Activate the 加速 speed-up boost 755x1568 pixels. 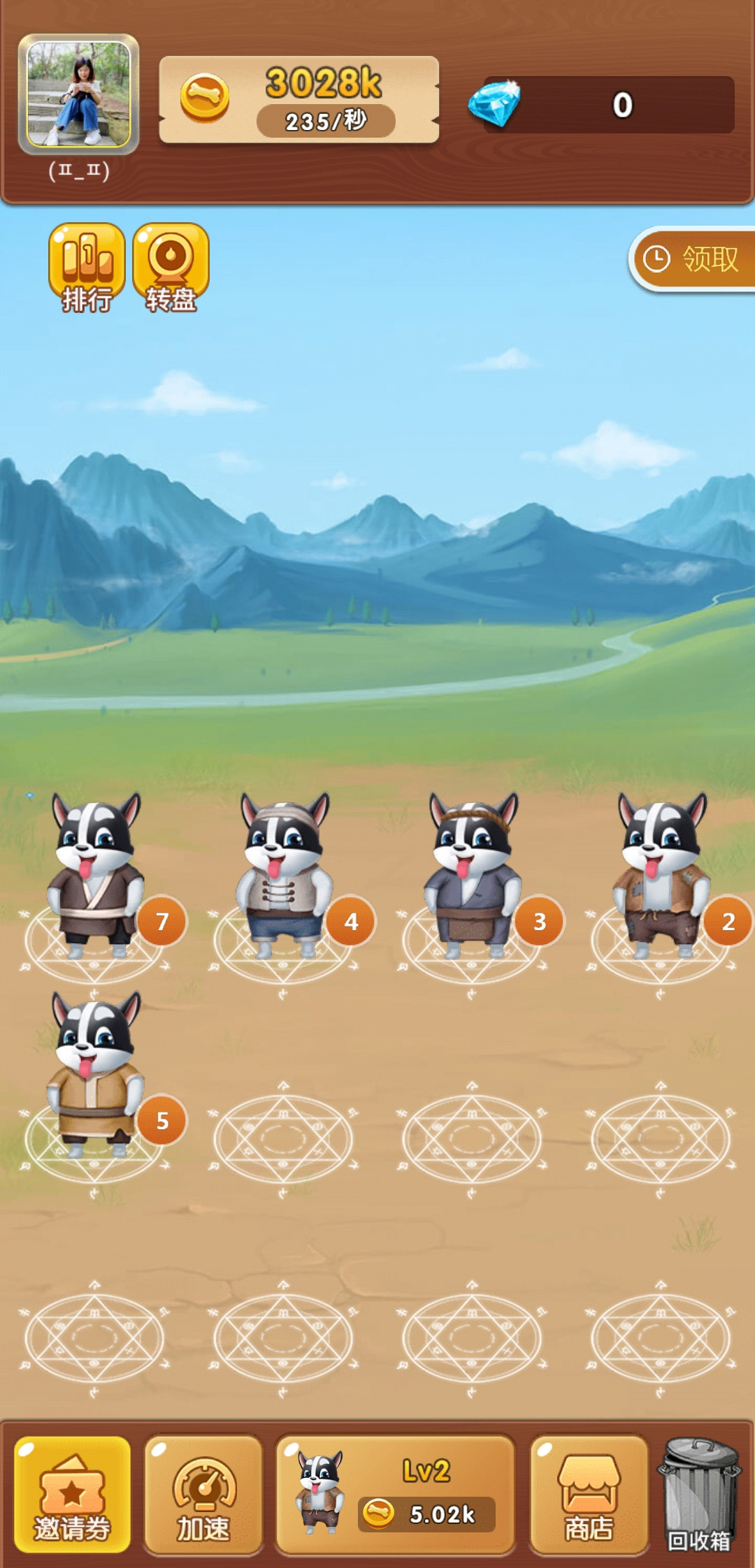203,1495
